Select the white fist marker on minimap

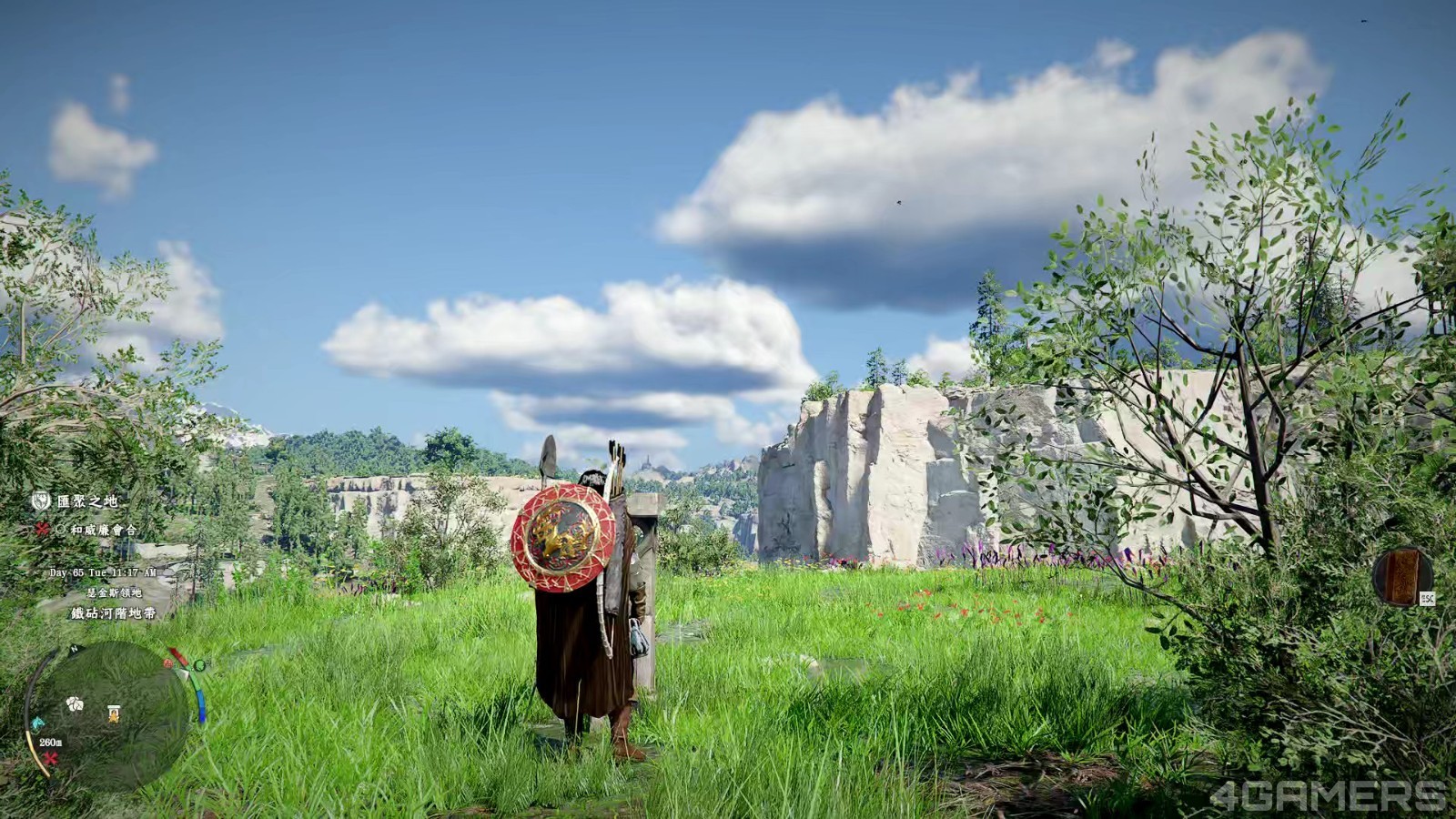75,703
